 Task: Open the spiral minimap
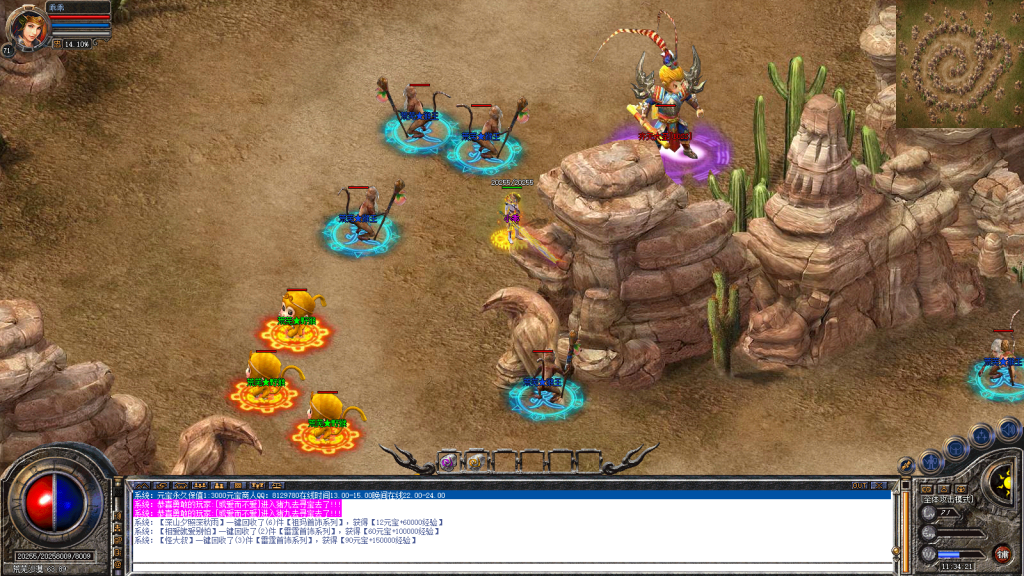tap(959, 63)
